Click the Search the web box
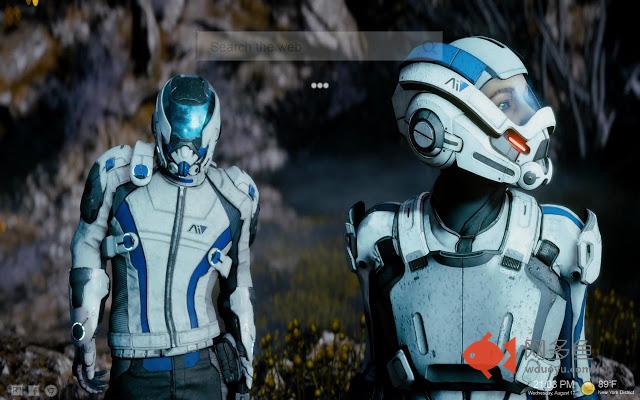This screenshot has width=640, height=400. [318, 46]
